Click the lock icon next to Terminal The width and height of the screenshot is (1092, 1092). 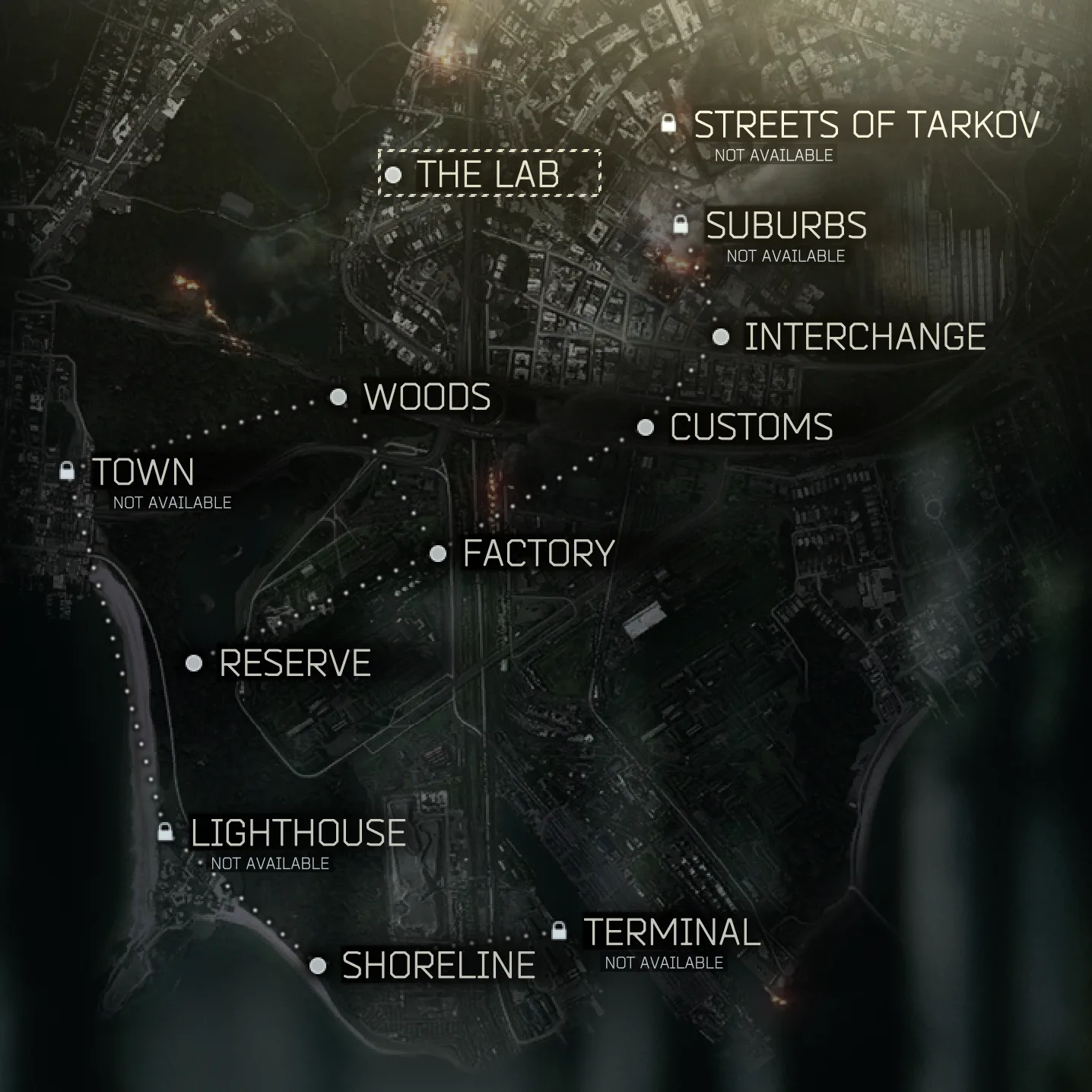click(x=559, y=930)
